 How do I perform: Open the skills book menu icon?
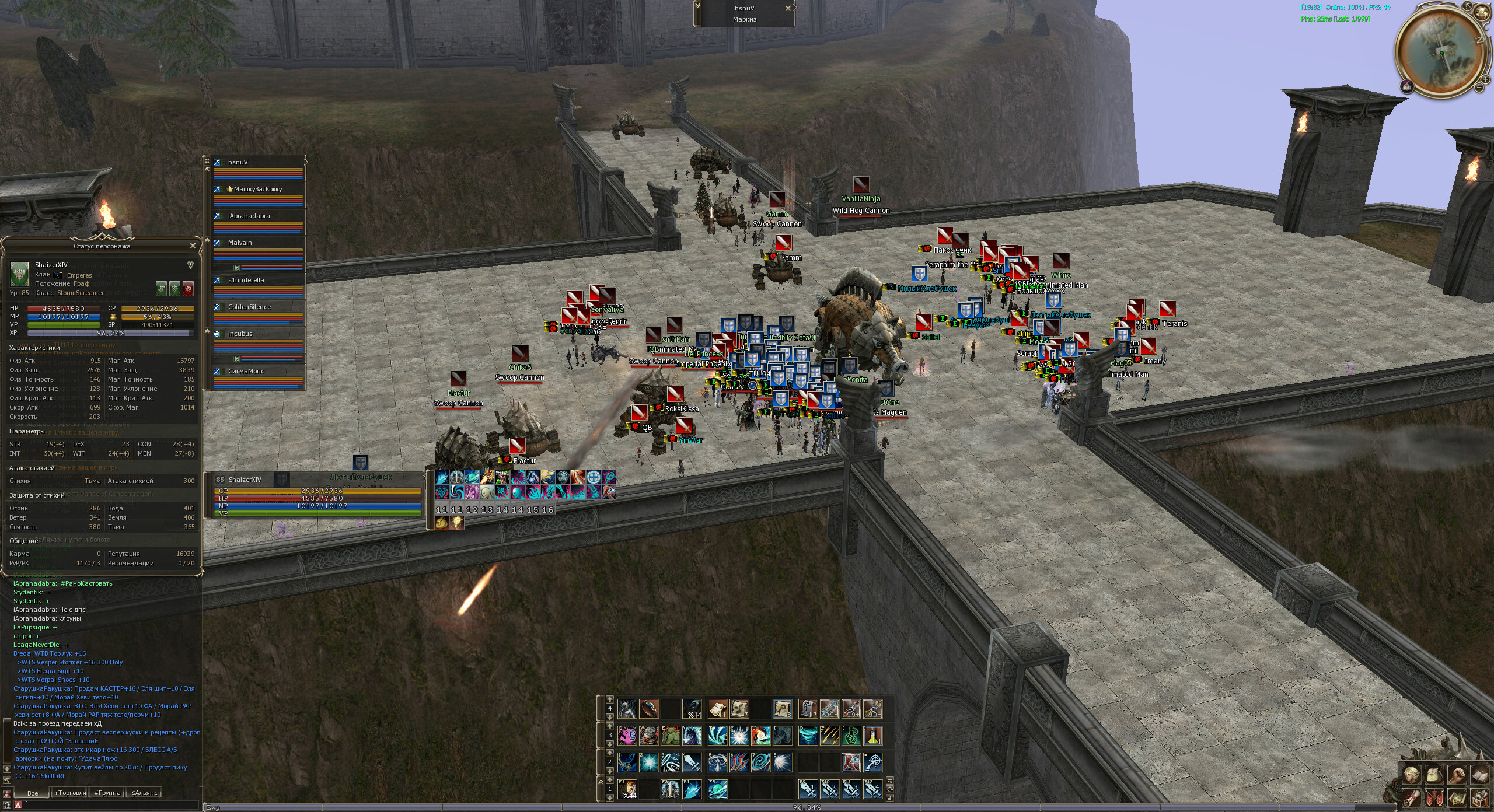[x=1479, y=775]
